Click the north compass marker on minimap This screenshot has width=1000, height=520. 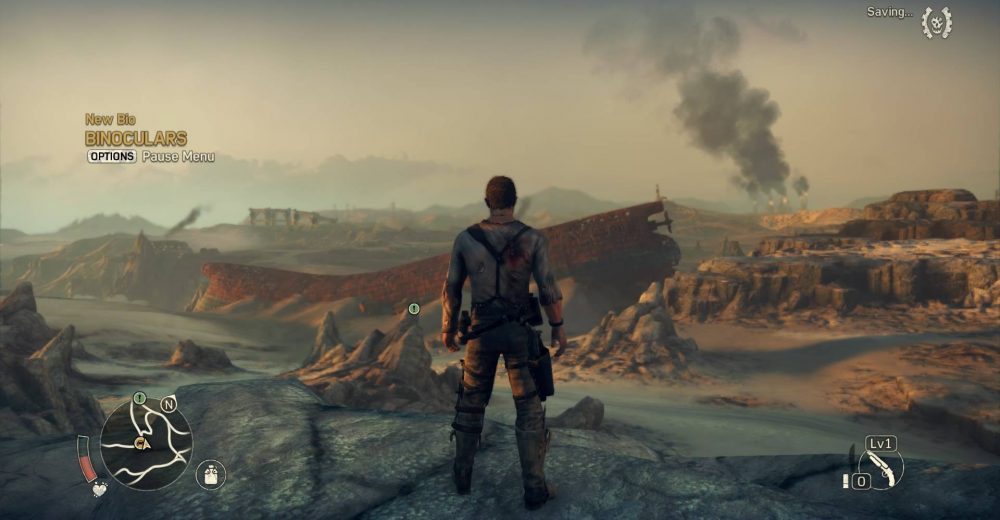pos(168,404)
